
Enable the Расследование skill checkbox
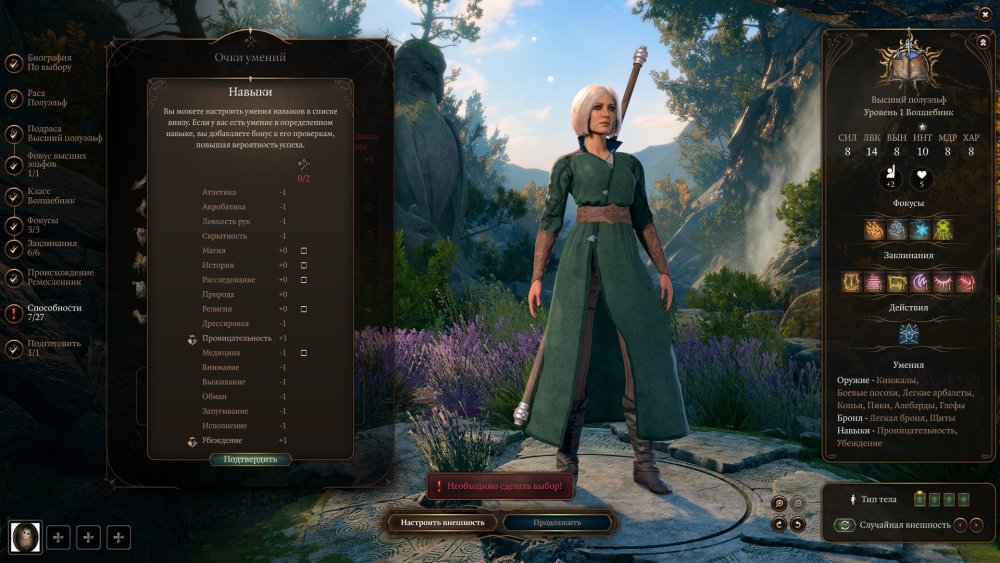[x=304, y=280]
